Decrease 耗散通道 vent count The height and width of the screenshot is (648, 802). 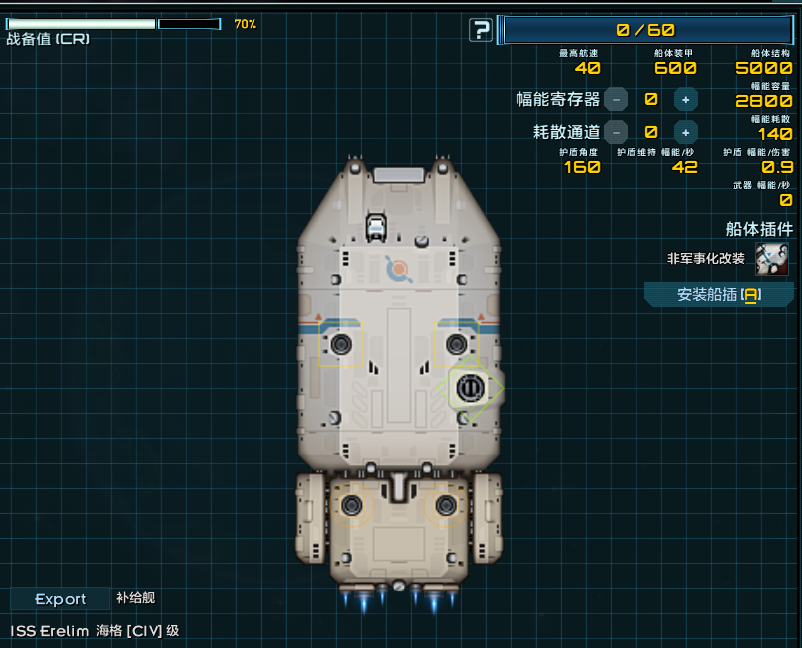(617, 132)
